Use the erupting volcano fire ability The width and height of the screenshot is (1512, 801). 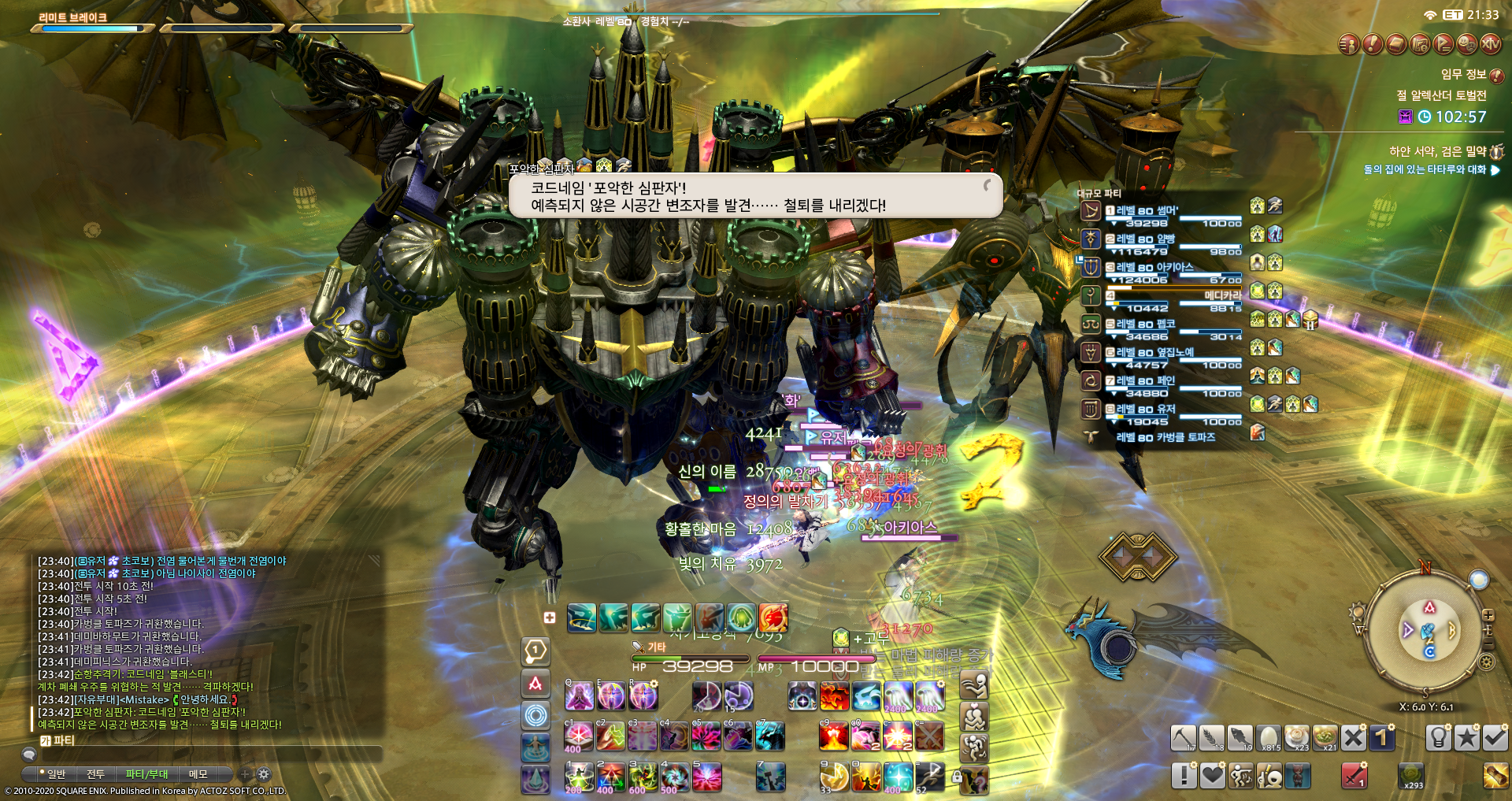point(833,736)
